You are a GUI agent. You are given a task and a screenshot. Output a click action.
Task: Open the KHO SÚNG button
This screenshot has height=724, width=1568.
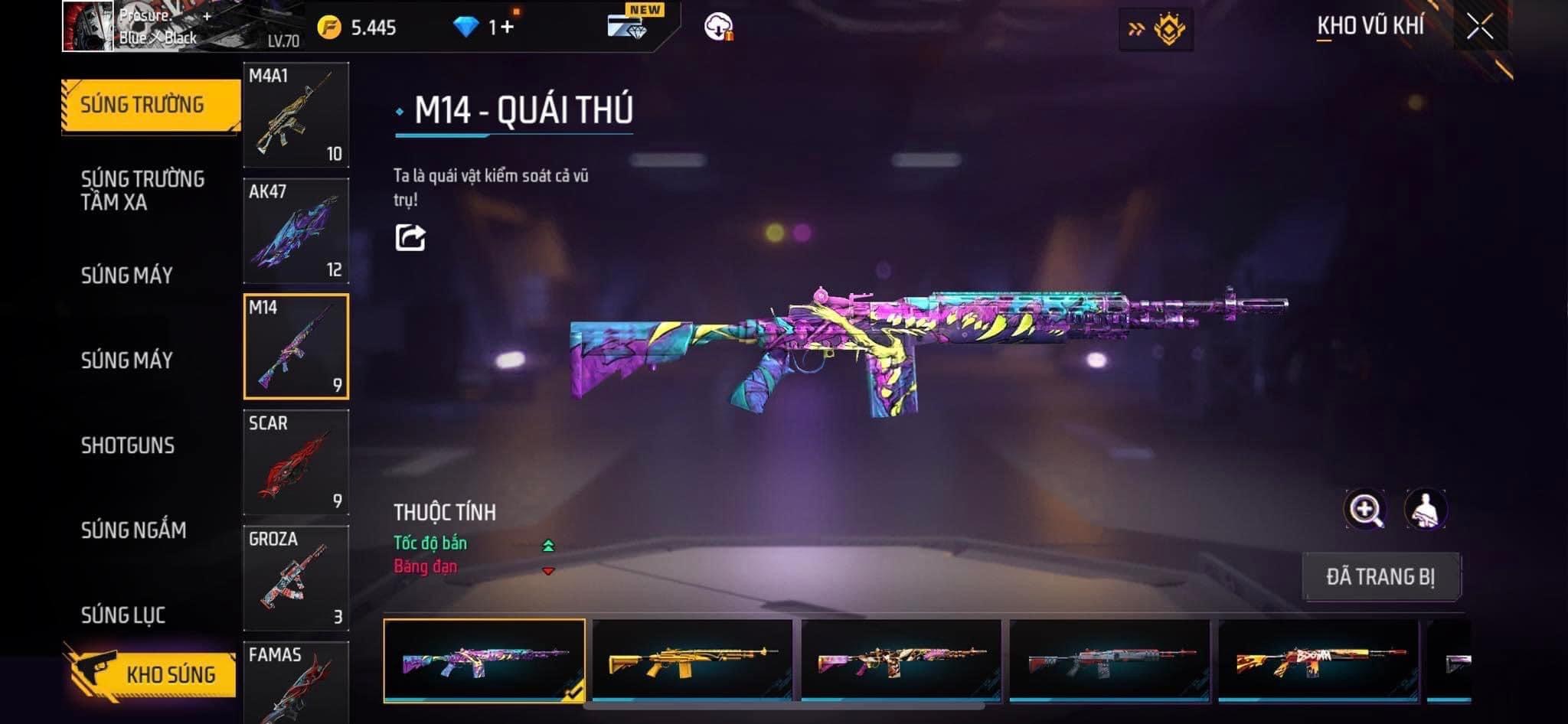click(150, 673)
